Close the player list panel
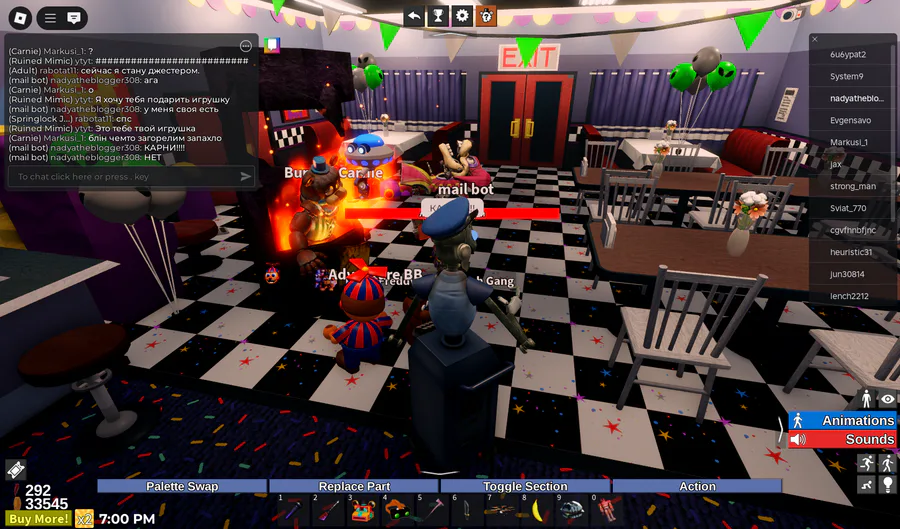The height and width of the screenshot is (529, 900). pos(815,39)
